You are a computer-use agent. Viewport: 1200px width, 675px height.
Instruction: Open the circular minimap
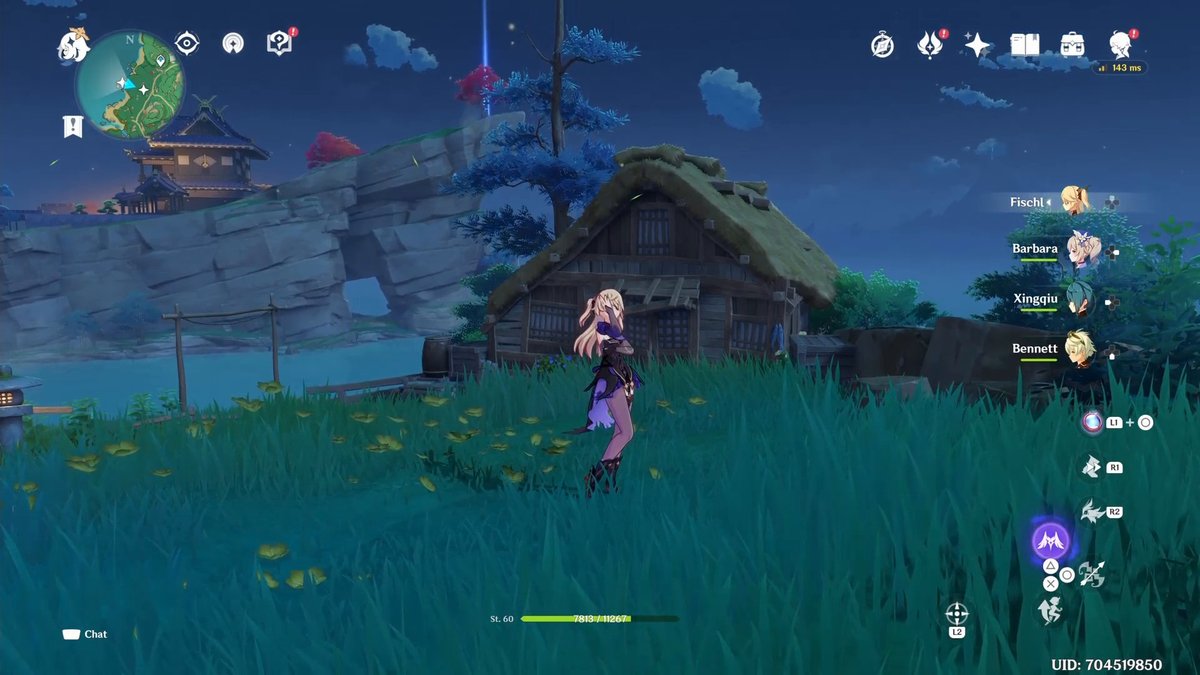point(129,84)
